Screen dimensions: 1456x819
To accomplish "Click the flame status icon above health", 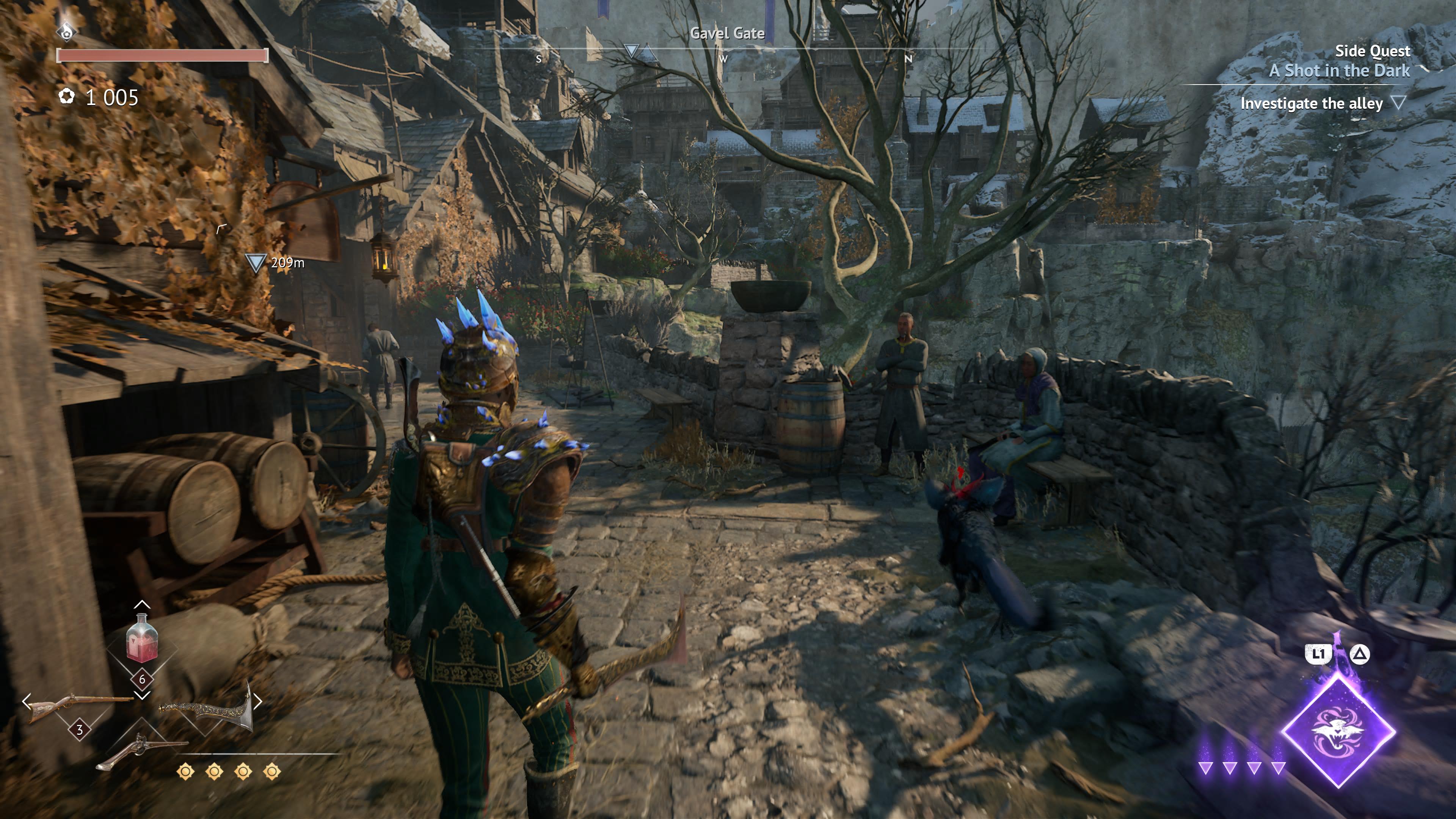I will pyautogui.click(x=67, y=31).
